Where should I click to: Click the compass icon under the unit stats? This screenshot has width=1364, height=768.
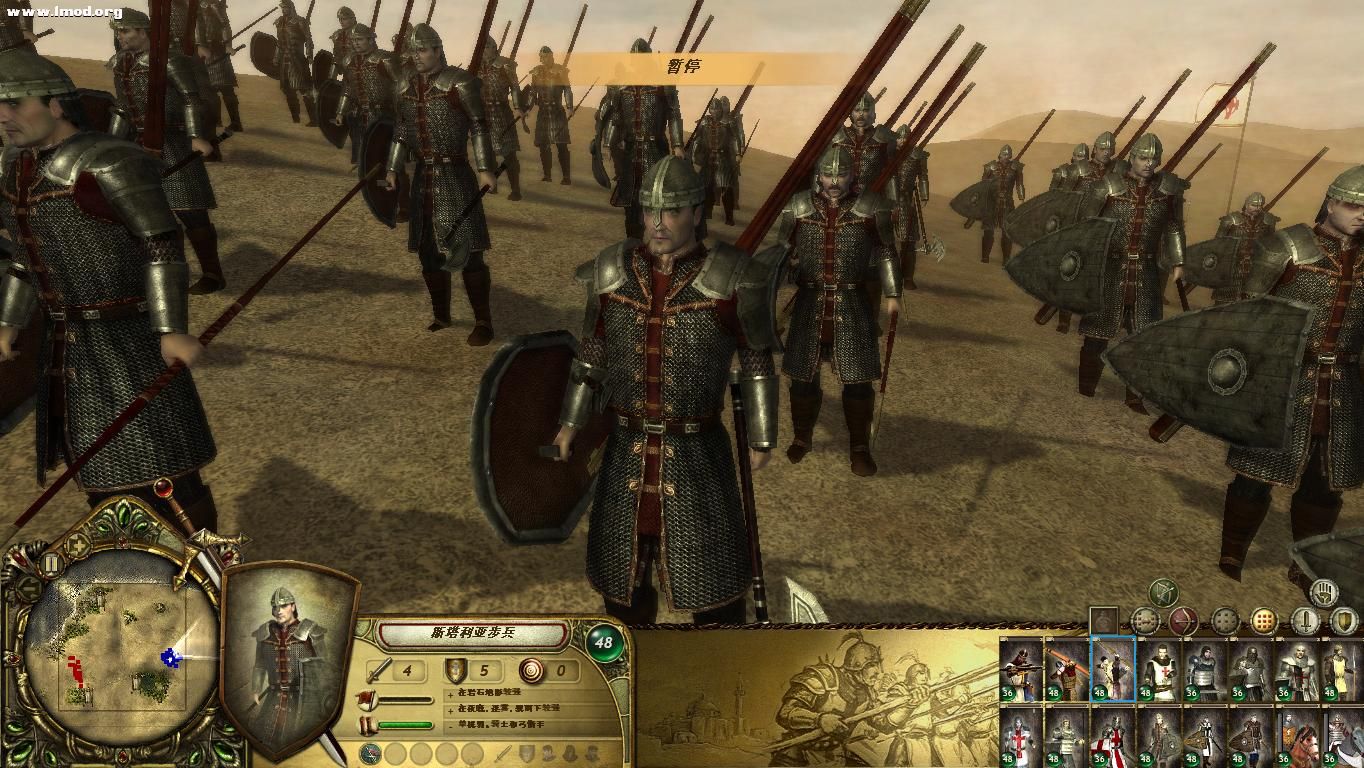371,753
